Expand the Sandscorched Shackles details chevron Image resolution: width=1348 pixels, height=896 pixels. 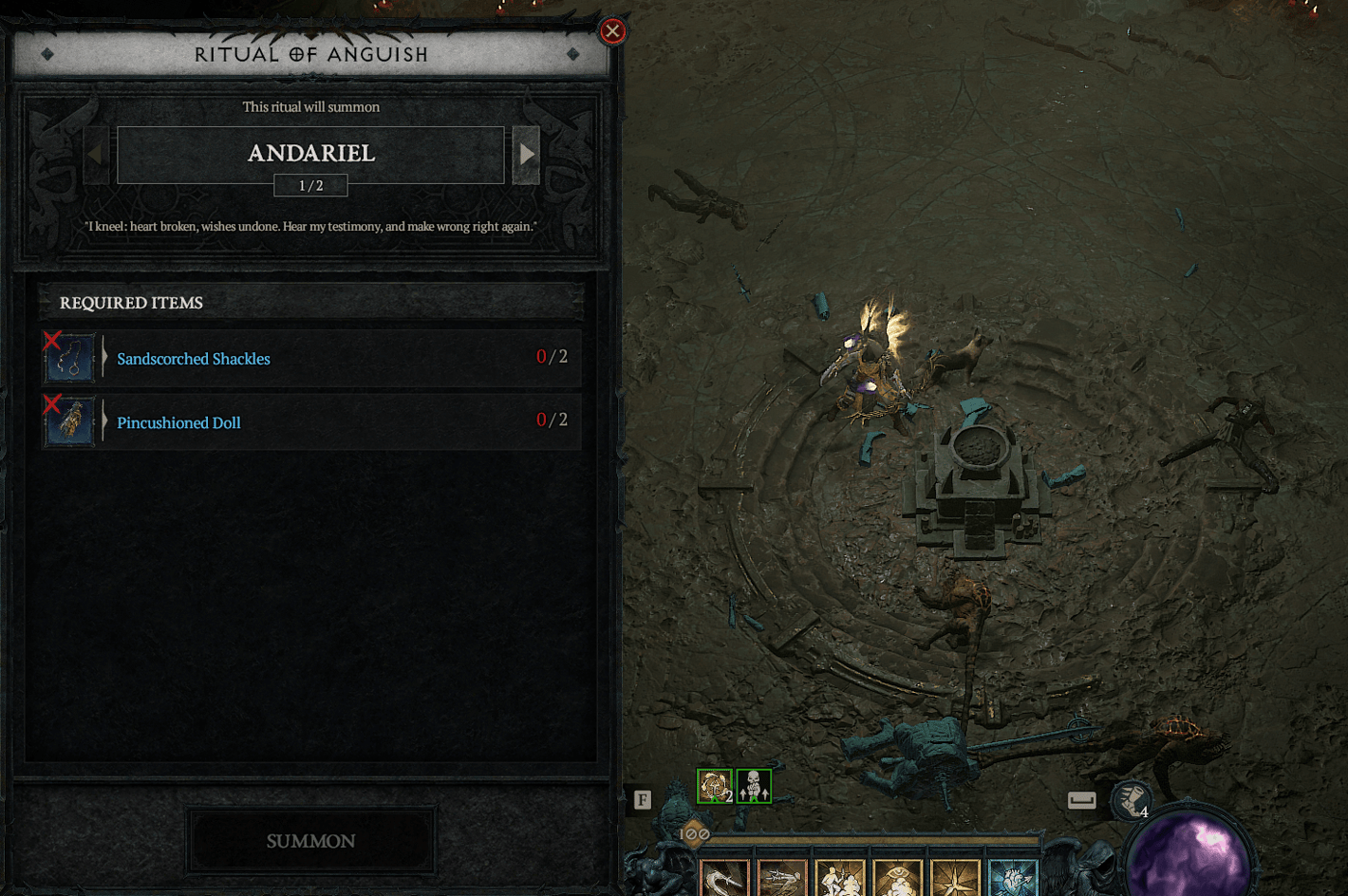click(x=103, y=358)
